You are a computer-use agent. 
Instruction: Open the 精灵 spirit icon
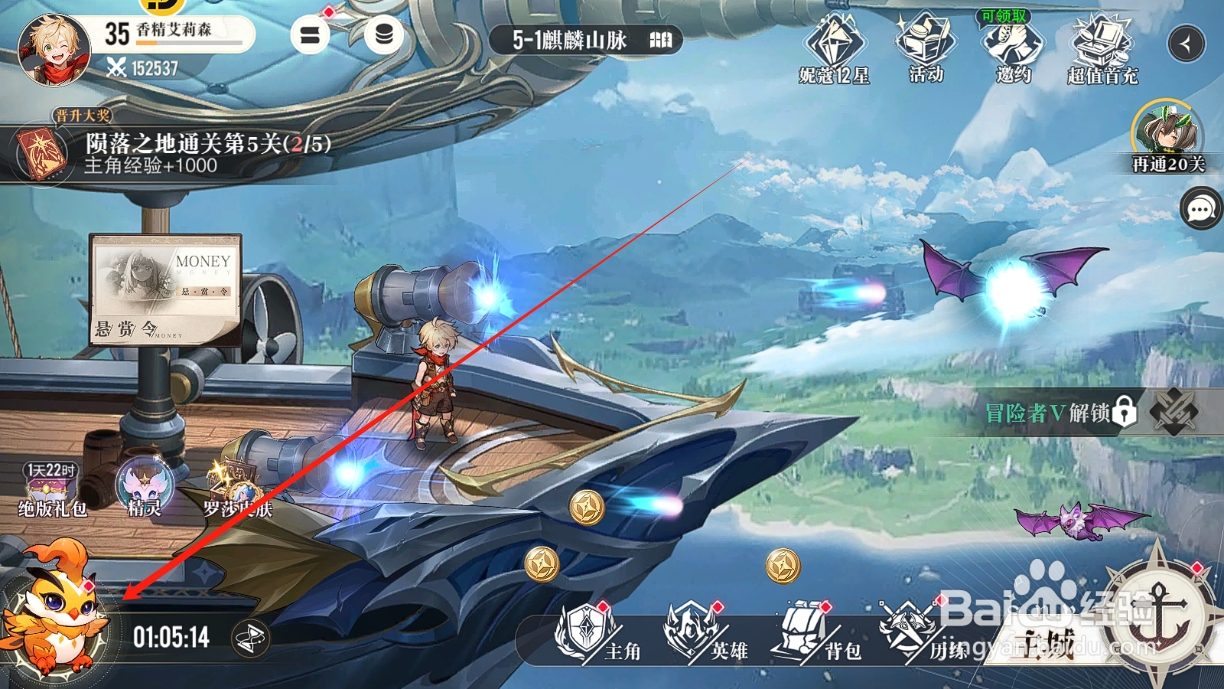[145, 487]
